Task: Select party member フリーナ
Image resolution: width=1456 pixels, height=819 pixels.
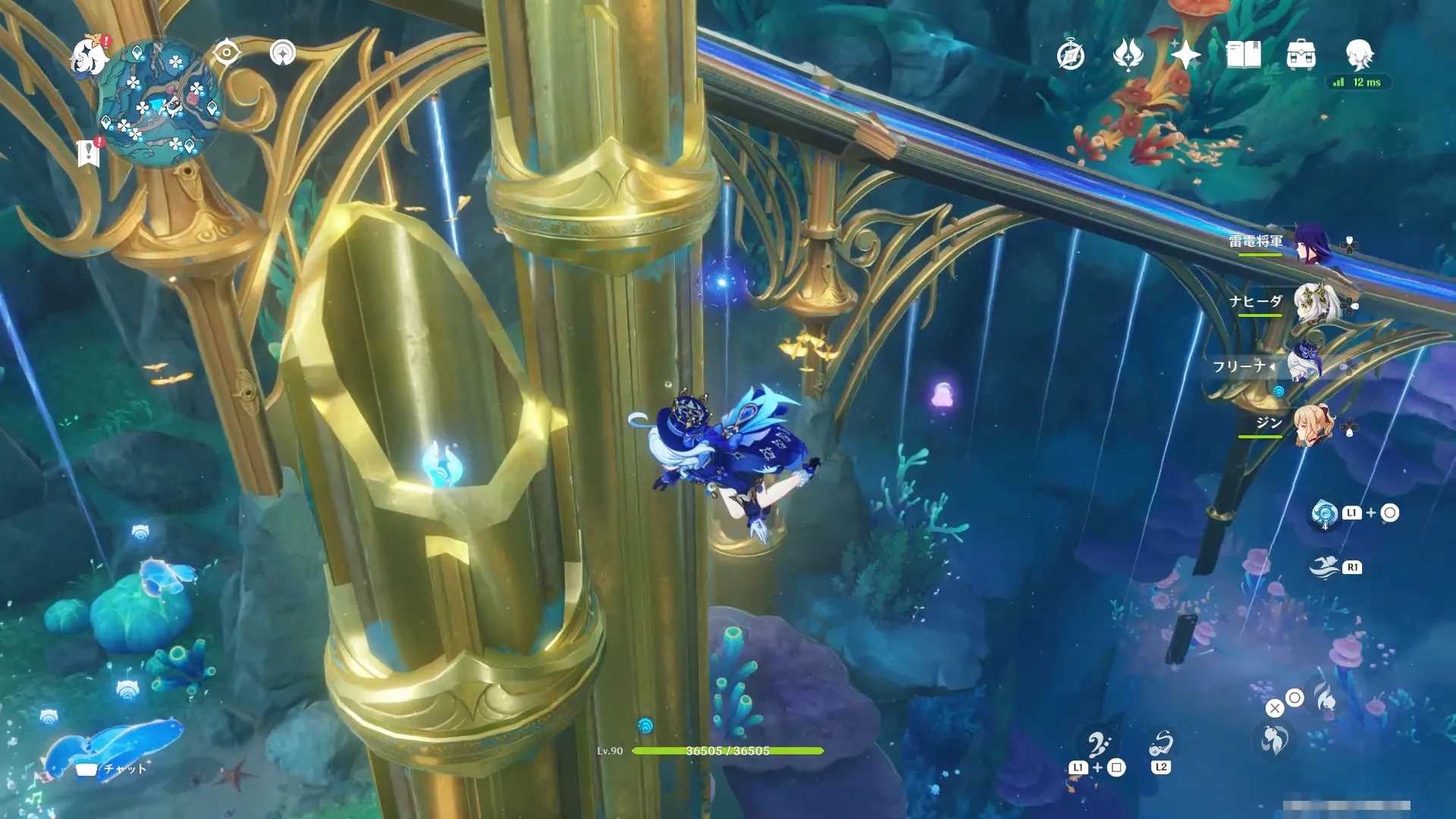Action: tap(1303, 366)
